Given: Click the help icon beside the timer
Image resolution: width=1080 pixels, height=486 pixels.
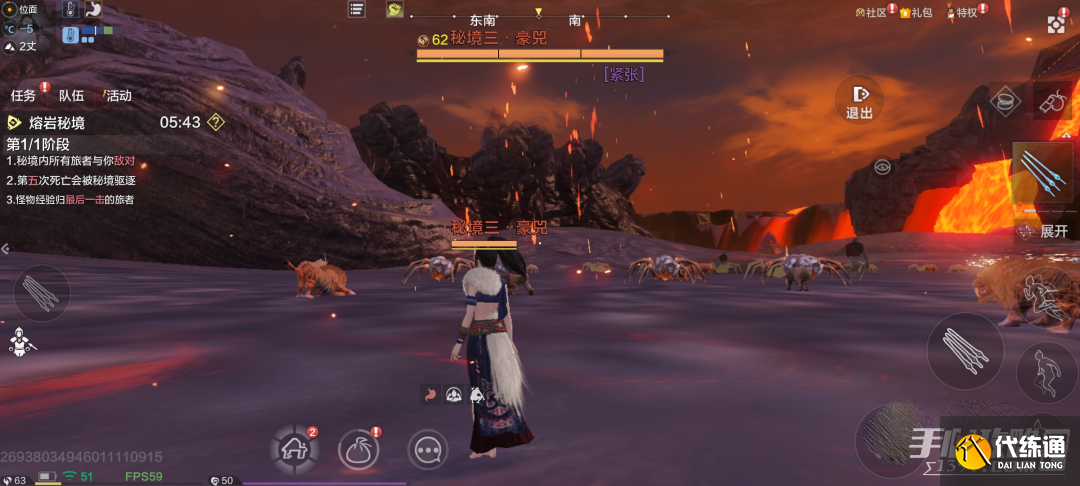Looking at the screenshot, I should click(215, 122).
